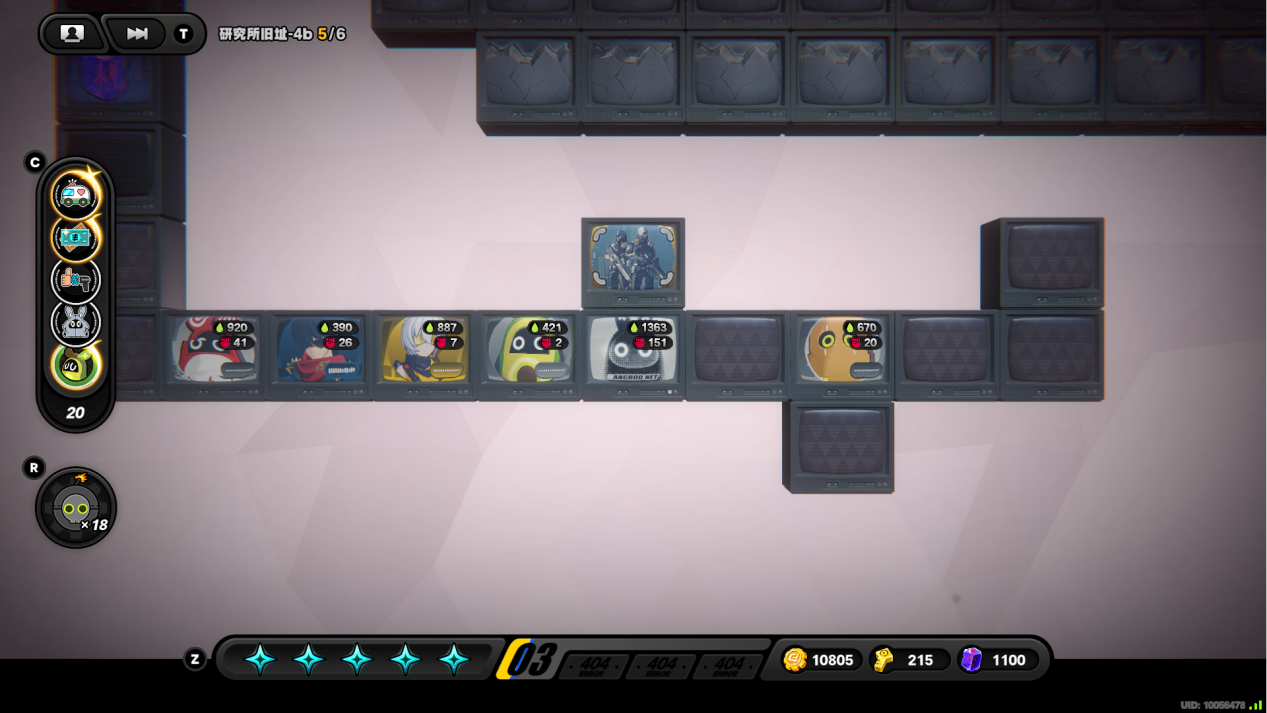
Task: Select the thumbs-up and gun icon
Action: (x=76, y=281)
